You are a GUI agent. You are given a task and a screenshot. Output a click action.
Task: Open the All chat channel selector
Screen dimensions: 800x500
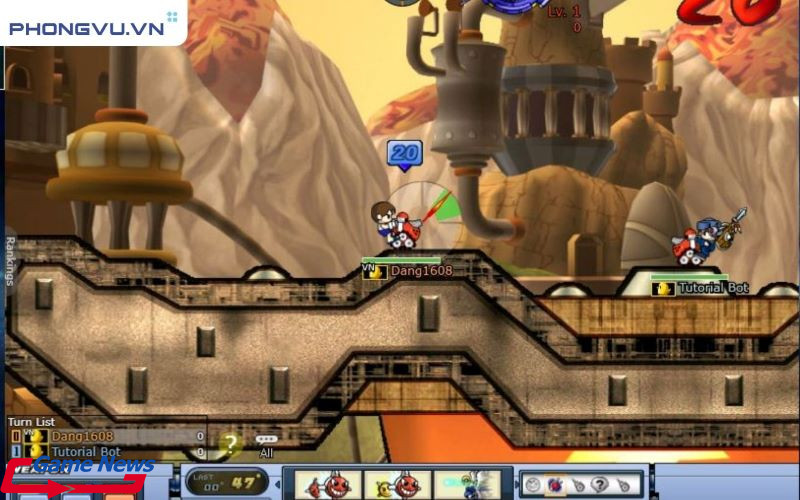[266, 445]
